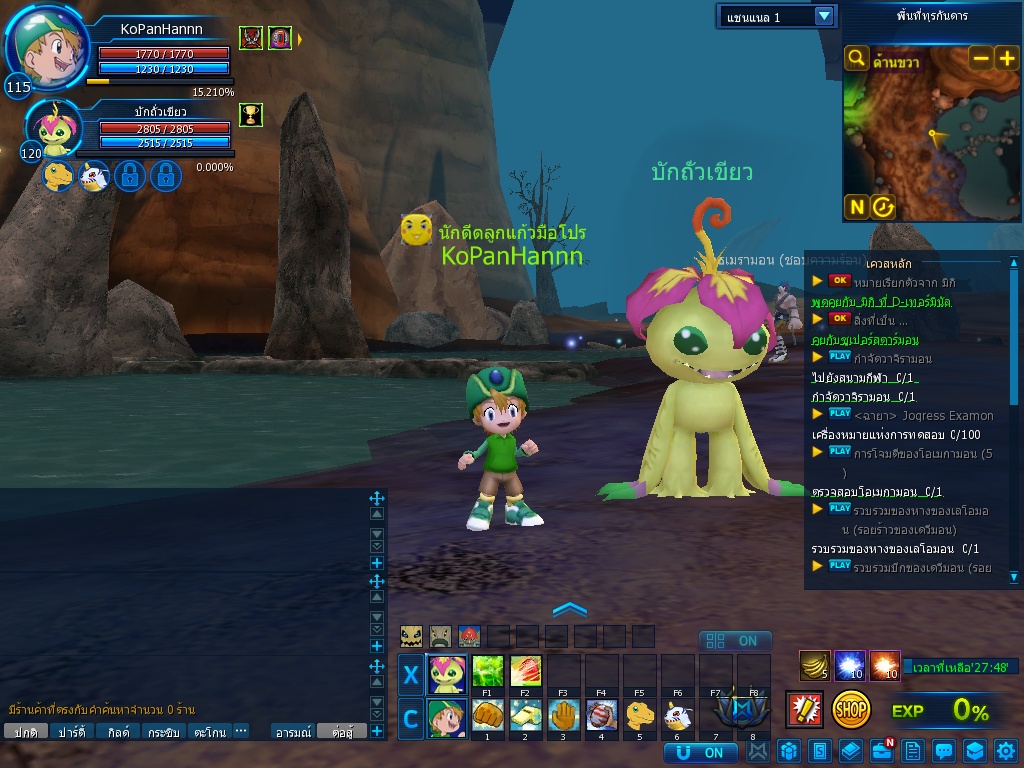The width and height of the screenshot is (1024, 768).
Task: Open the briefcase icon with N badge
Action: 881,750
